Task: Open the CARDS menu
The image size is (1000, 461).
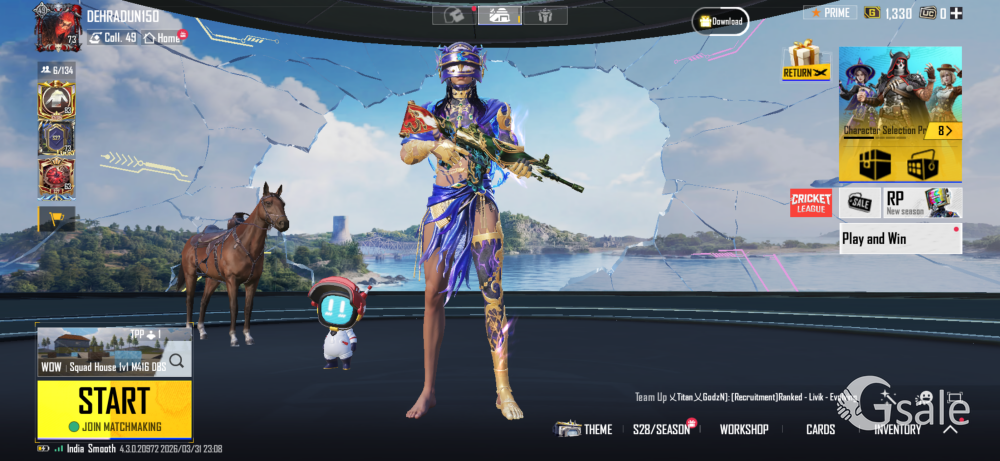Action: pos(820,429)
